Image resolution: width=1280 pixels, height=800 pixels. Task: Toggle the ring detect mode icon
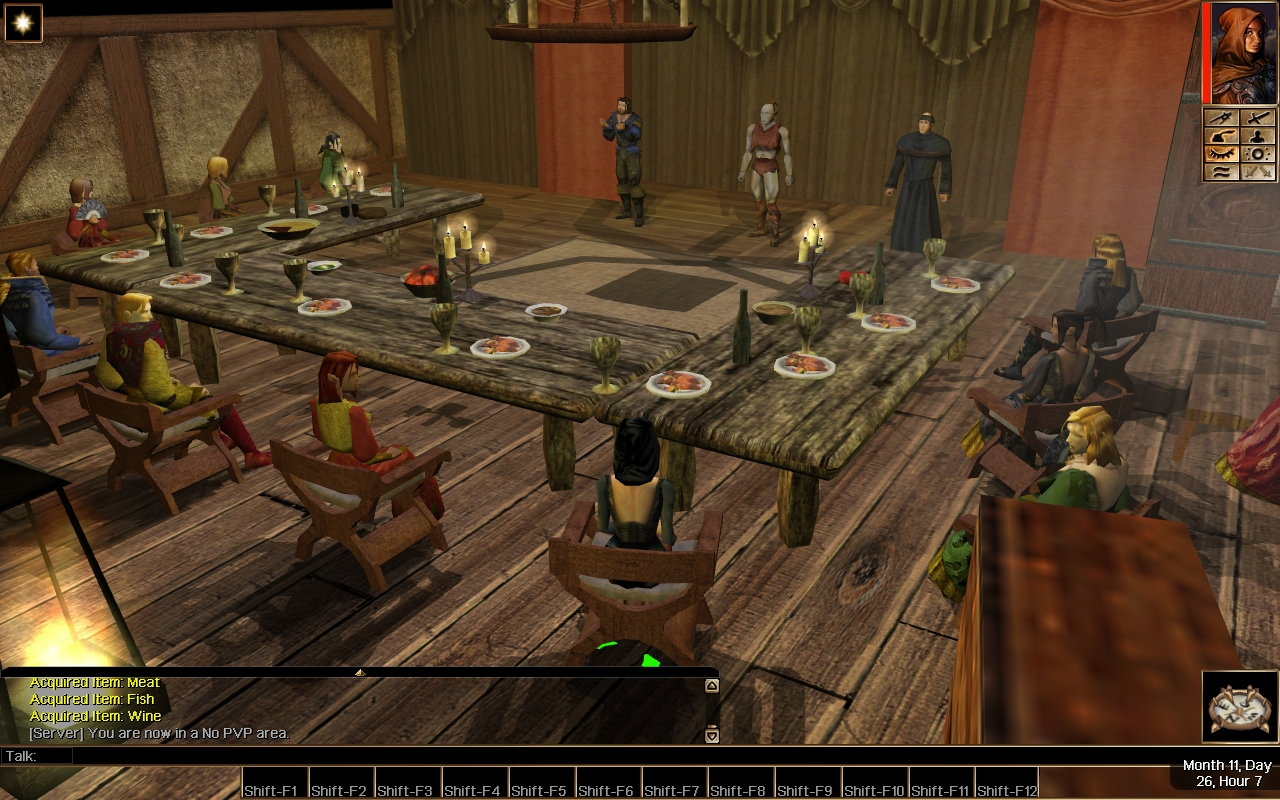(1257, 154)
